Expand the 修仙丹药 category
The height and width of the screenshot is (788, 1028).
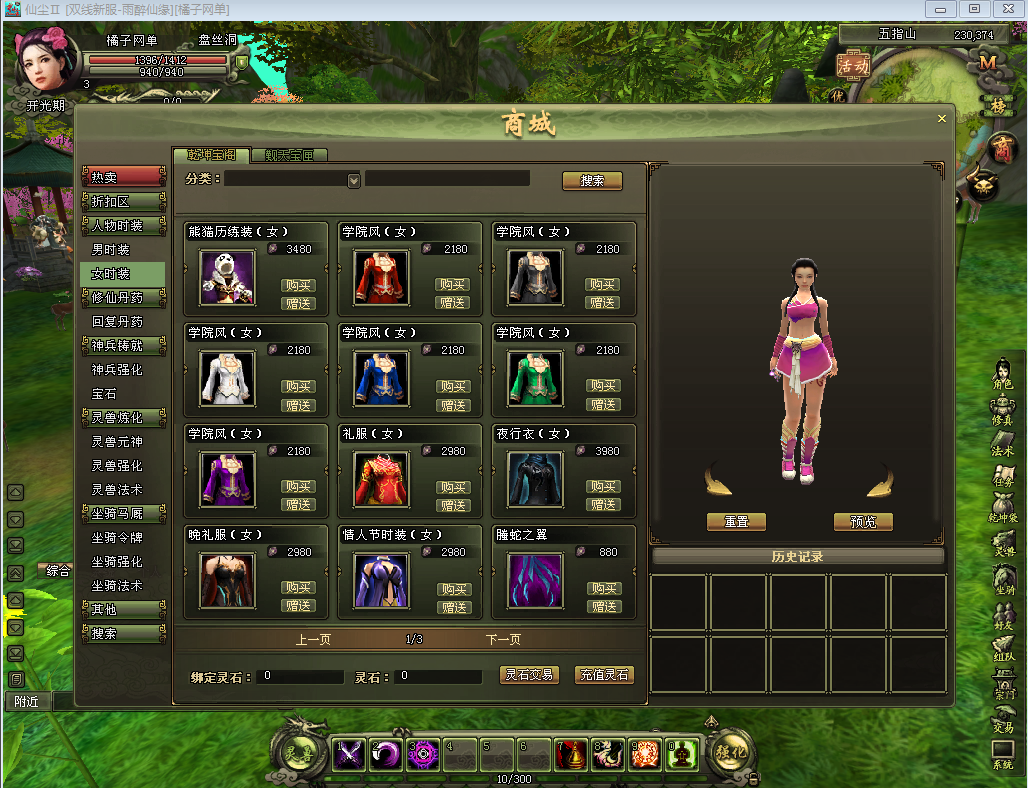[122, 298]
